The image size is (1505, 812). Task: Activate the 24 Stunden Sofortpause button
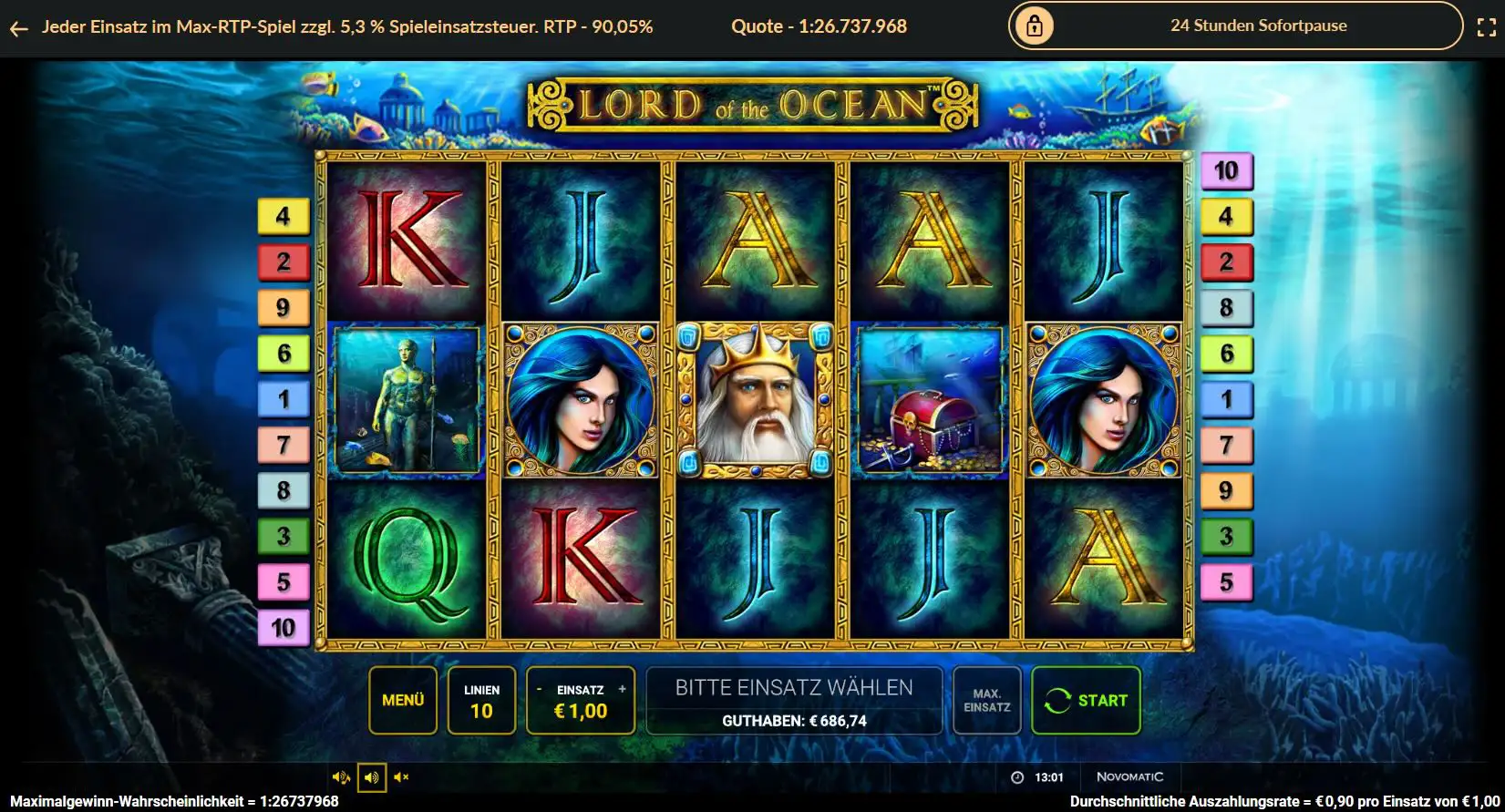1235,26
